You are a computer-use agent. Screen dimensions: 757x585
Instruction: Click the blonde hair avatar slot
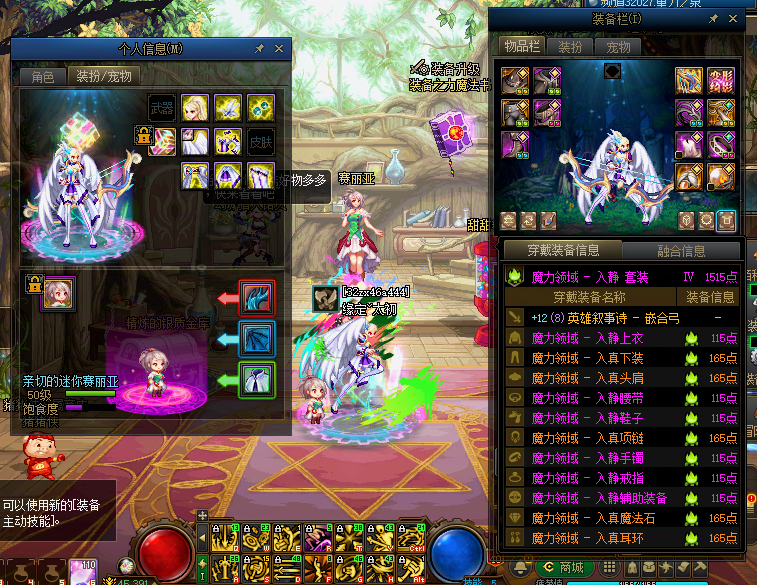(194, 107)
